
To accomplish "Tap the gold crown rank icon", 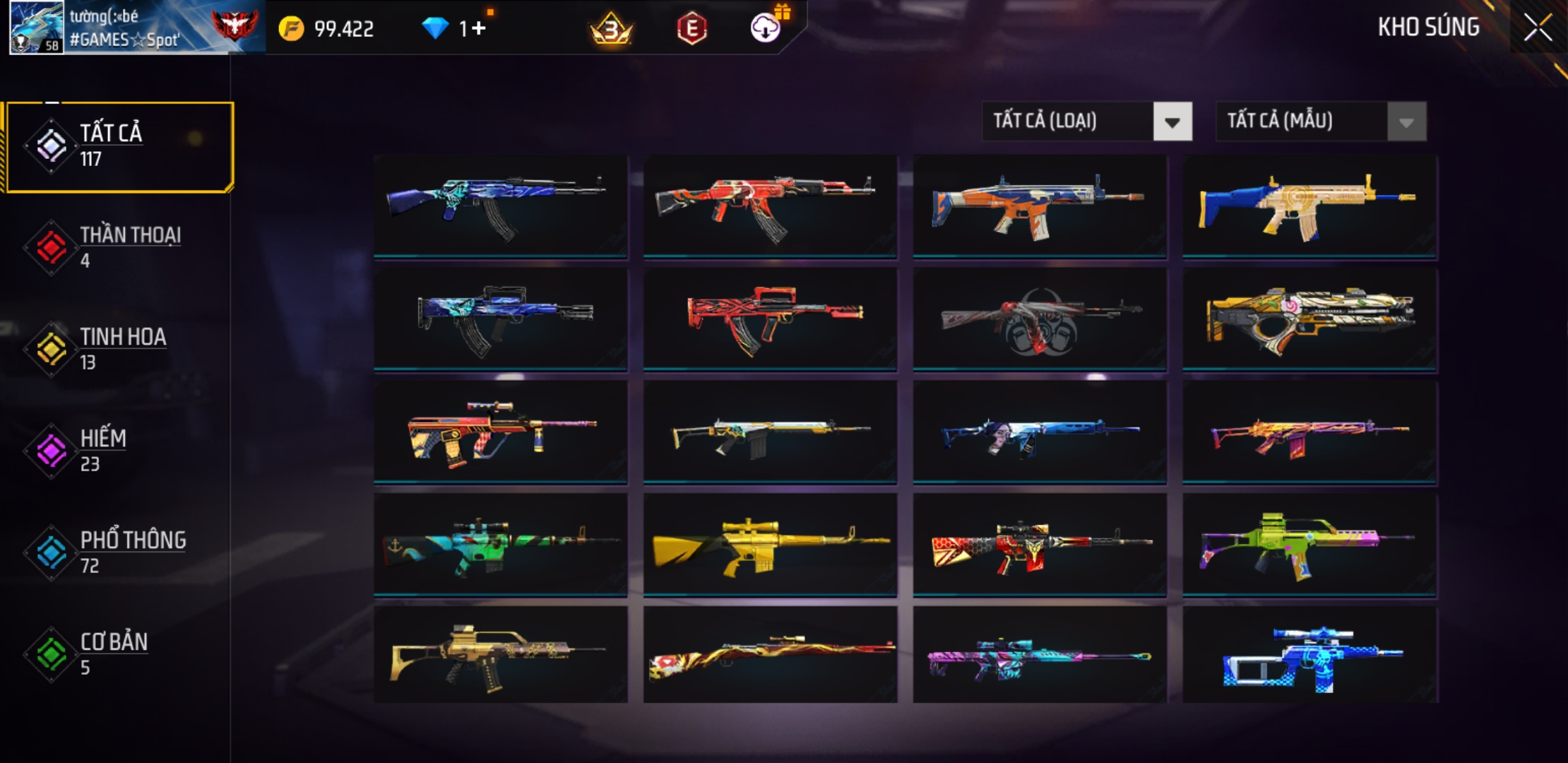I will pos(611,28).
